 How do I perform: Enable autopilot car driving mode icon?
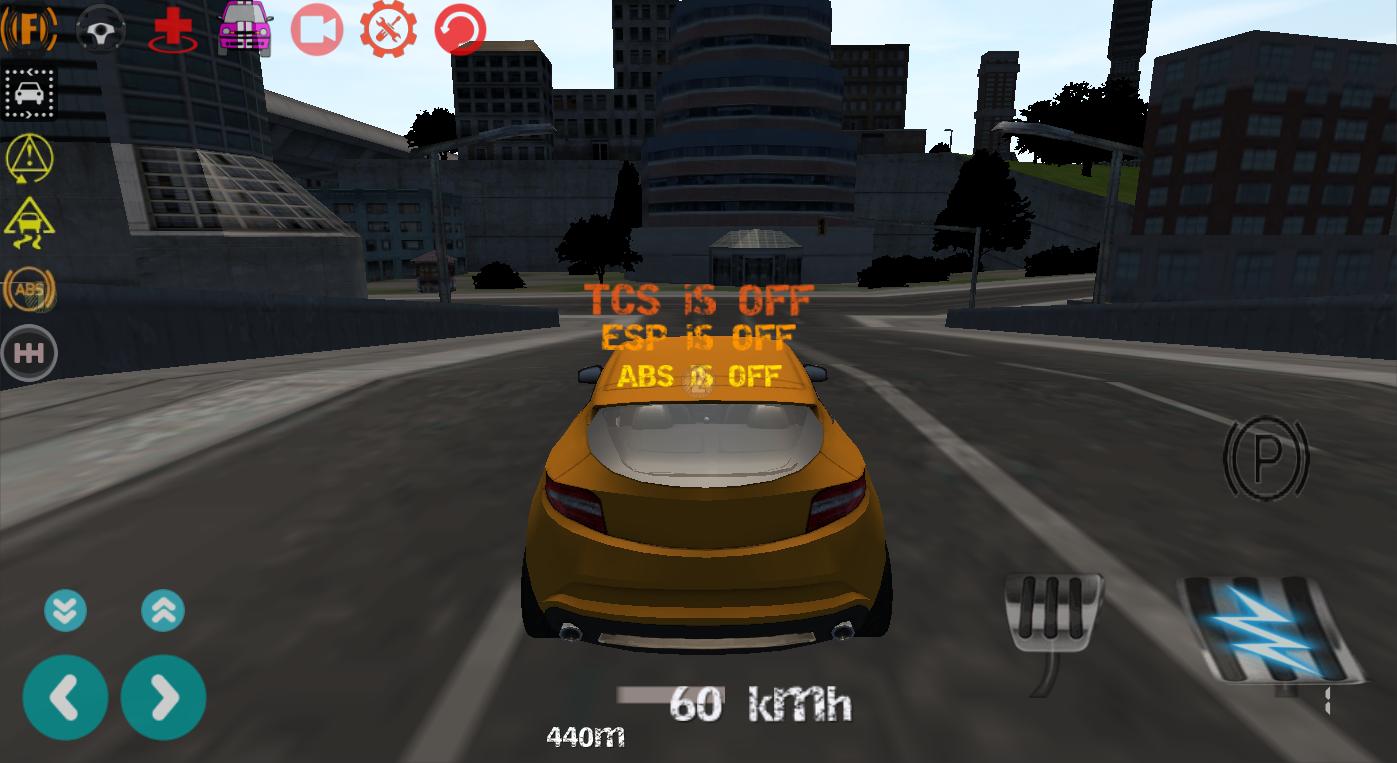29,93
